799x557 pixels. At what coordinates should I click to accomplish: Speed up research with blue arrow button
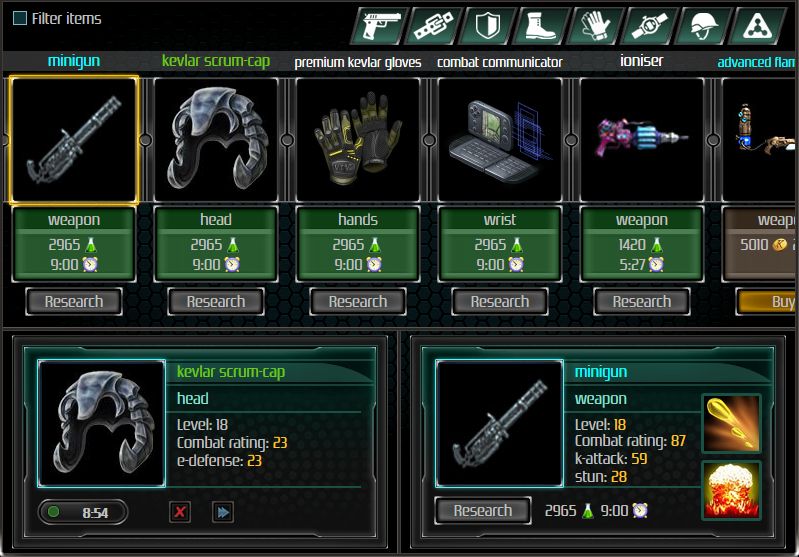point(222,512)
